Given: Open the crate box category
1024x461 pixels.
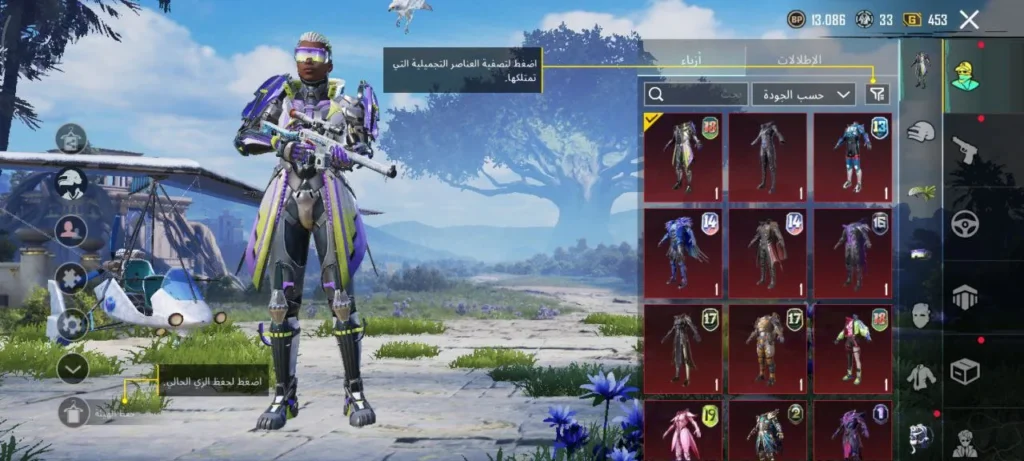Looking at the screenshot, I should click(x=965, y=371).
